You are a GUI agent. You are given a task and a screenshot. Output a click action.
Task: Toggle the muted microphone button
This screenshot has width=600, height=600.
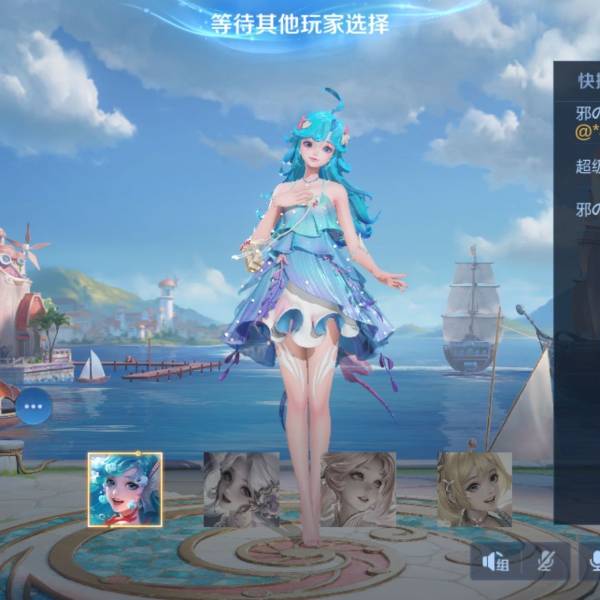546,563
